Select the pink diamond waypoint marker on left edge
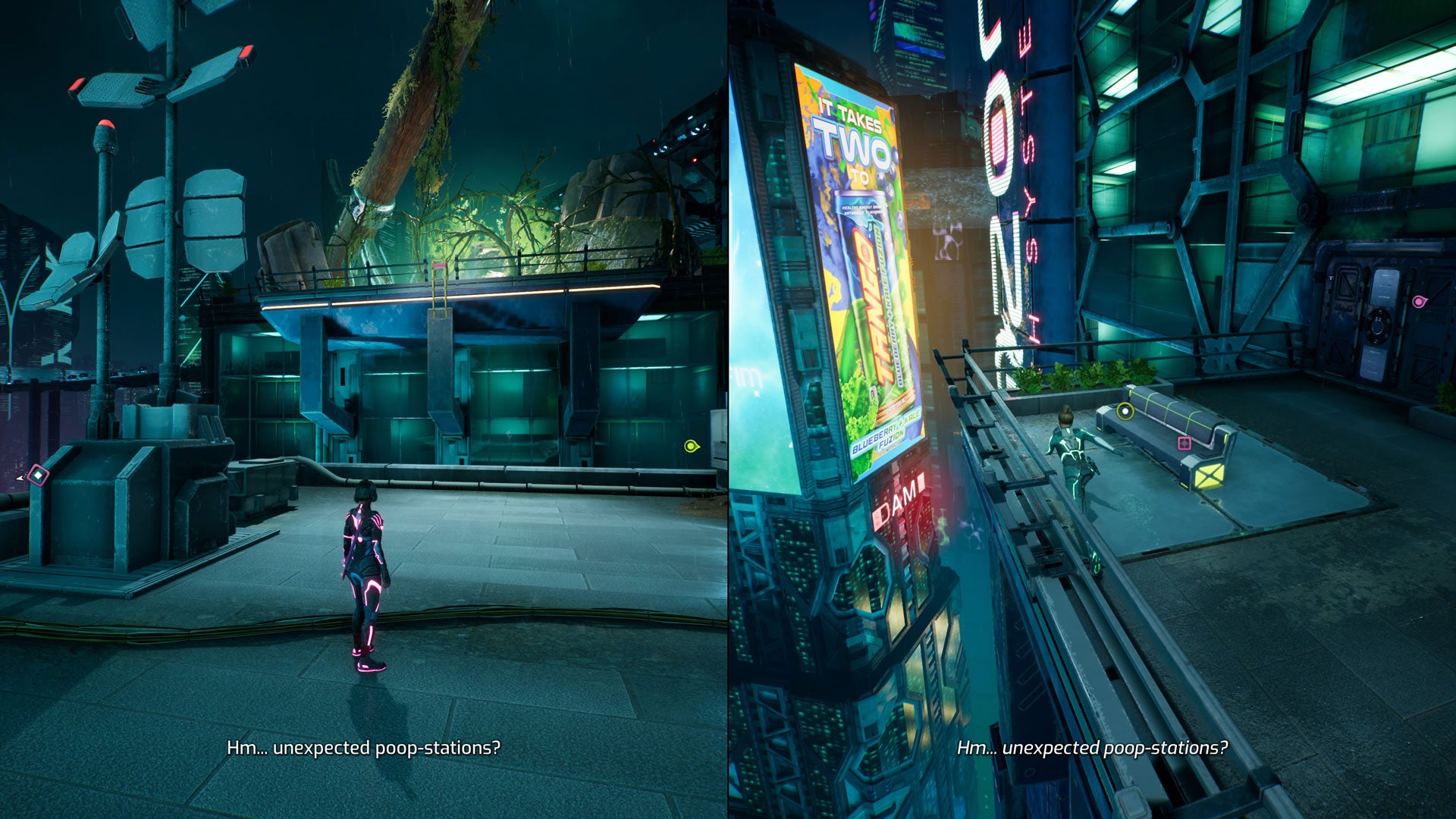This screenshot has width=1456, height=819. [38, 475]
